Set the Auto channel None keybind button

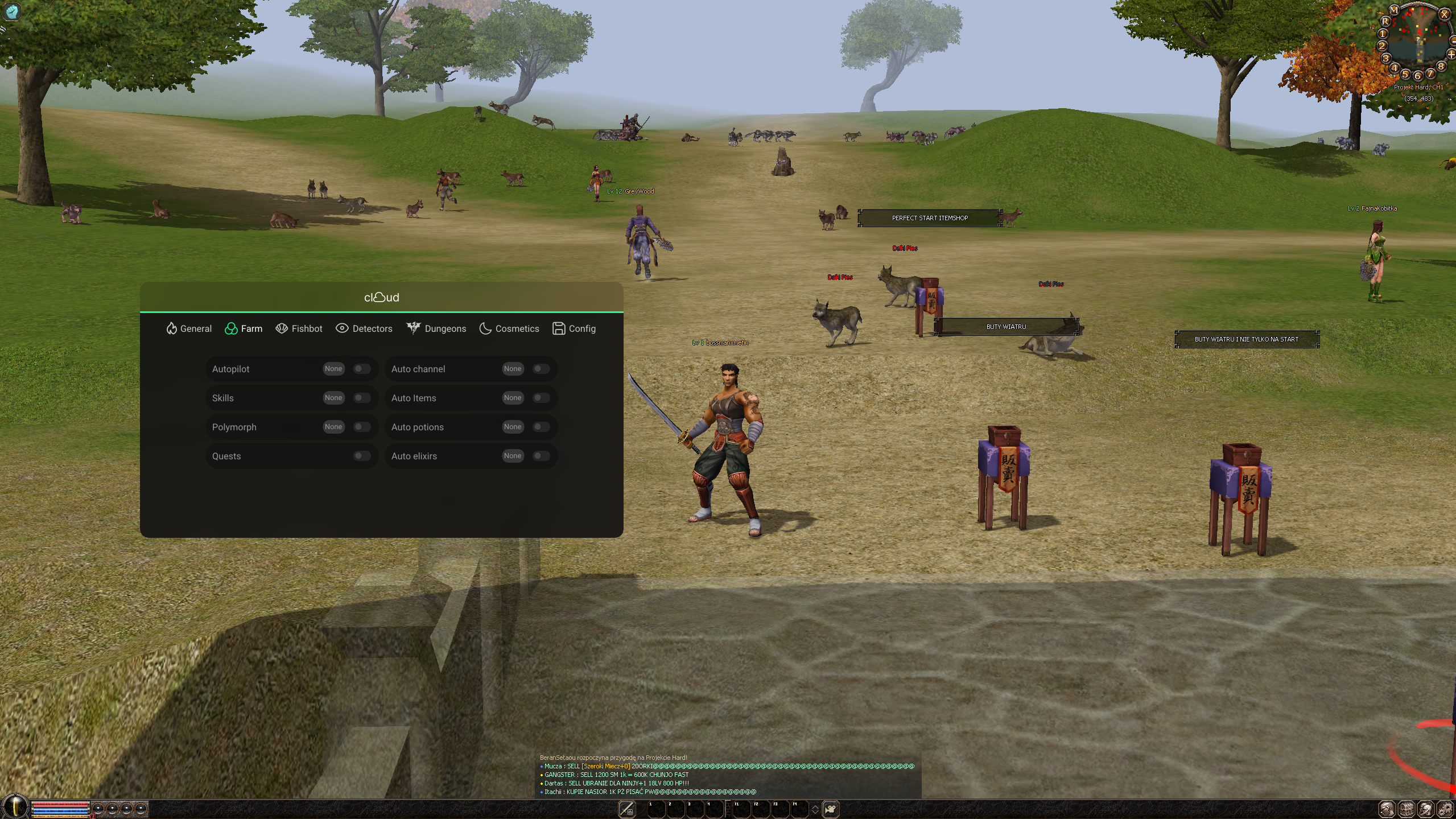513,369
